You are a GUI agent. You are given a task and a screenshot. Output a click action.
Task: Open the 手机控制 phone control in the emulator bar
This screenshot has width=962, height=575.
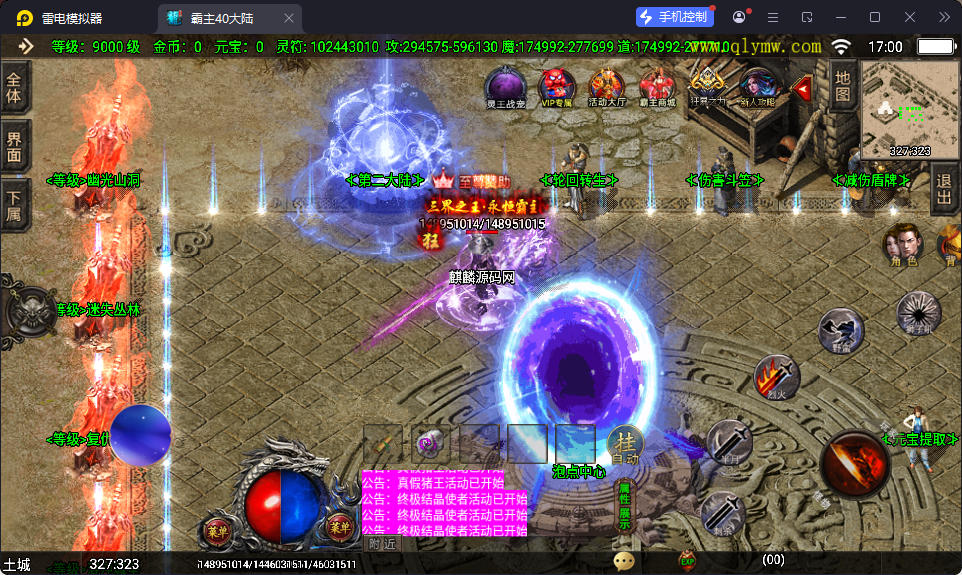tap(675, 17)
